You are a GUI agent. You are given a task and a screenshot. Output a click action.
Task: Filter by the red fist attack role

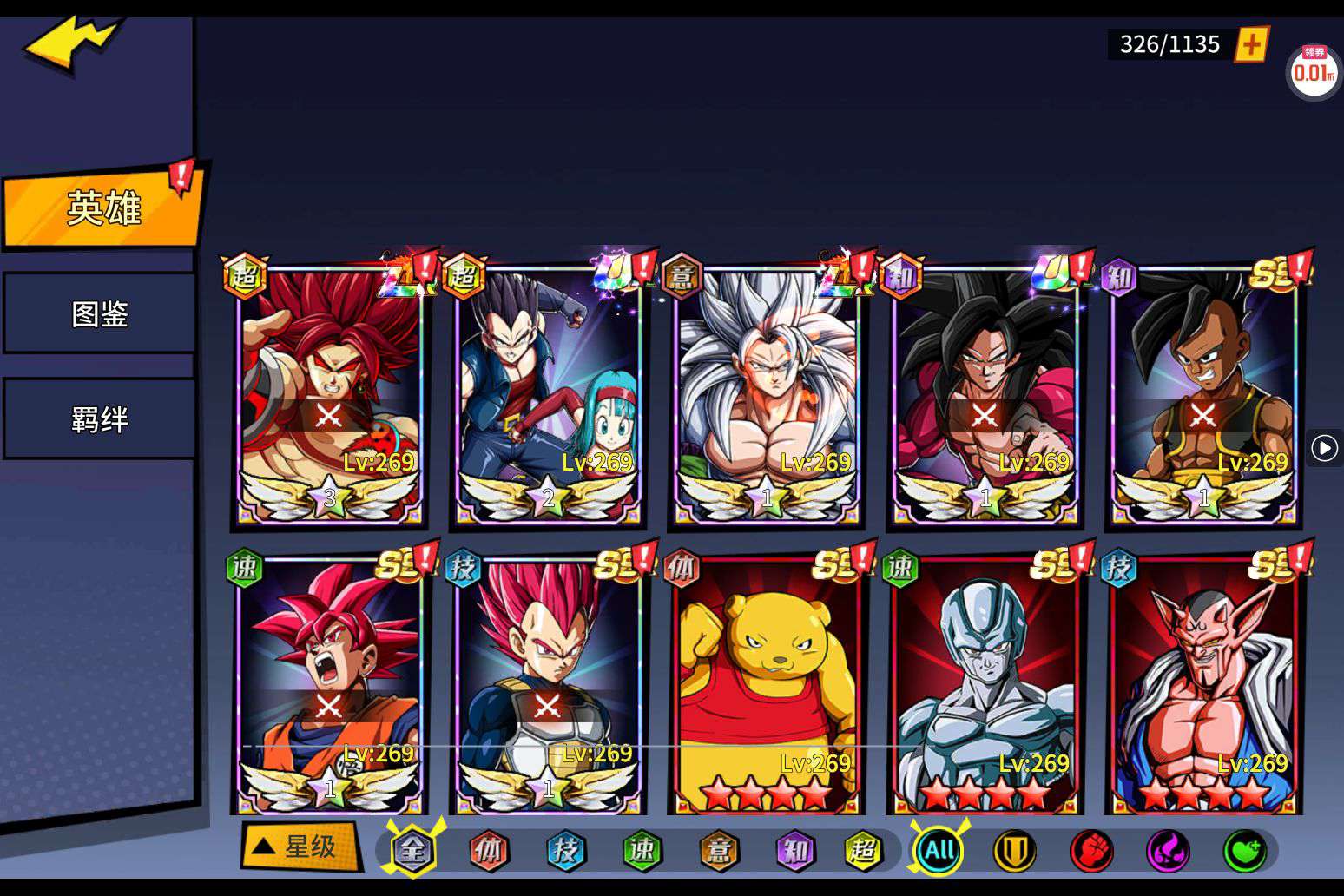coord(1090,851)
